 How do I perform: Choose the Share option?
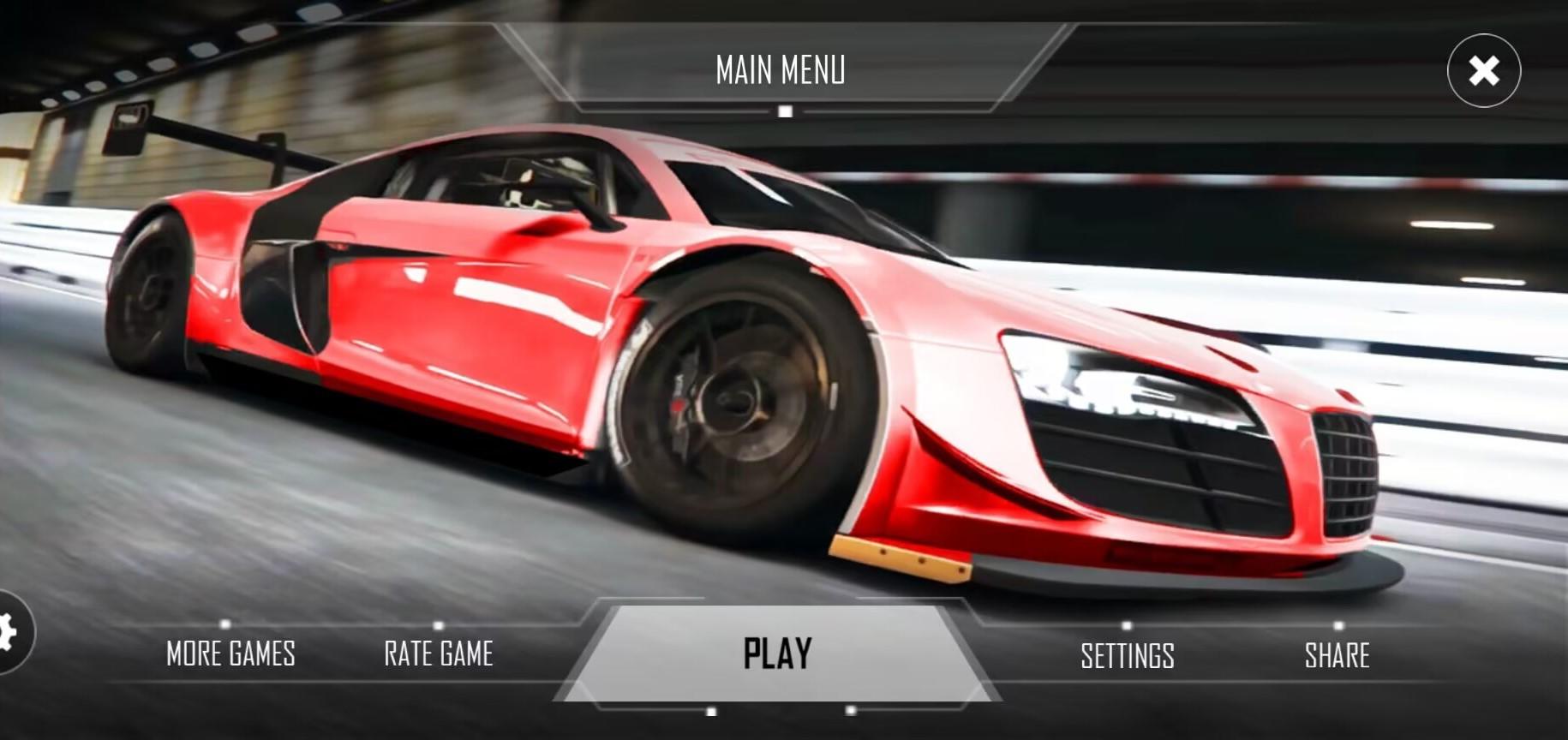tap(1337, 656)
